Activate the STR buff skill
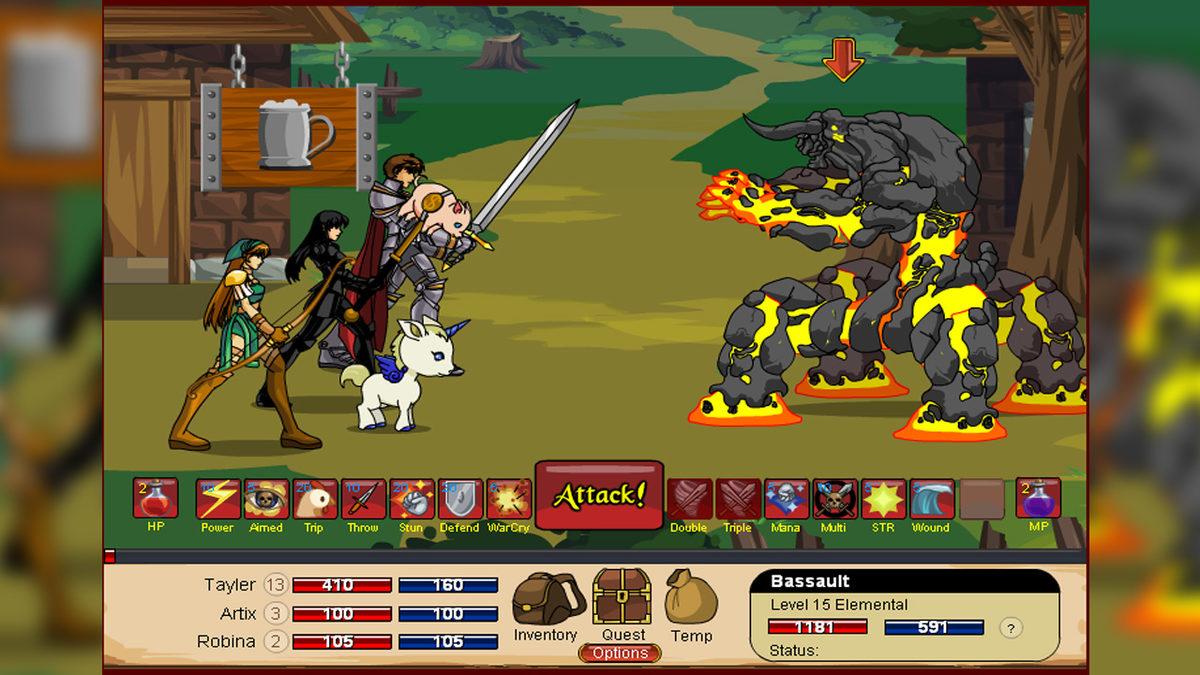 [x=883, y=499]
